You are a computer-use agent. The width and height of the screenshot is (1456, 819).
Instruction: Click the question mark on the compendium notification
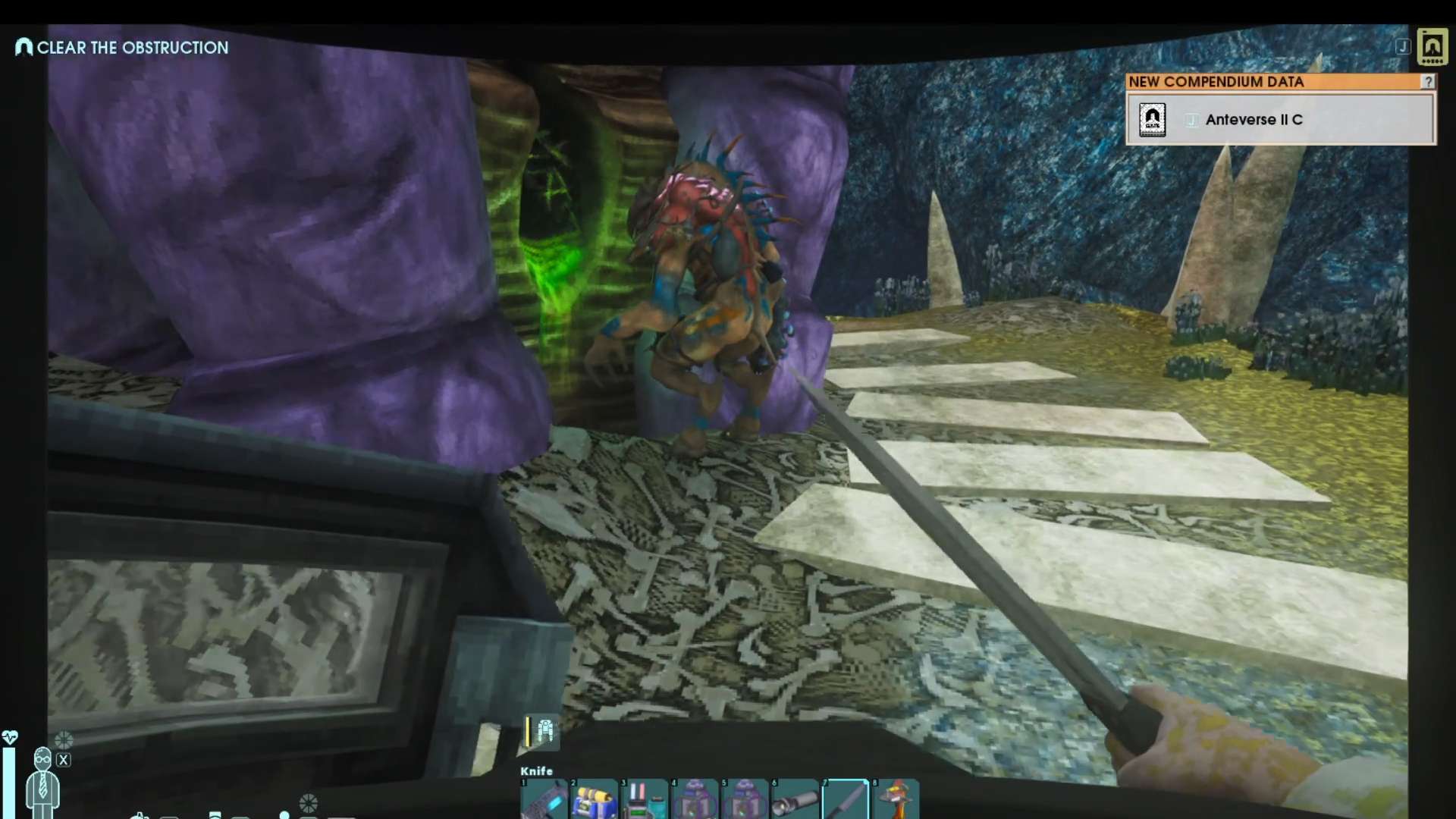1428,81
